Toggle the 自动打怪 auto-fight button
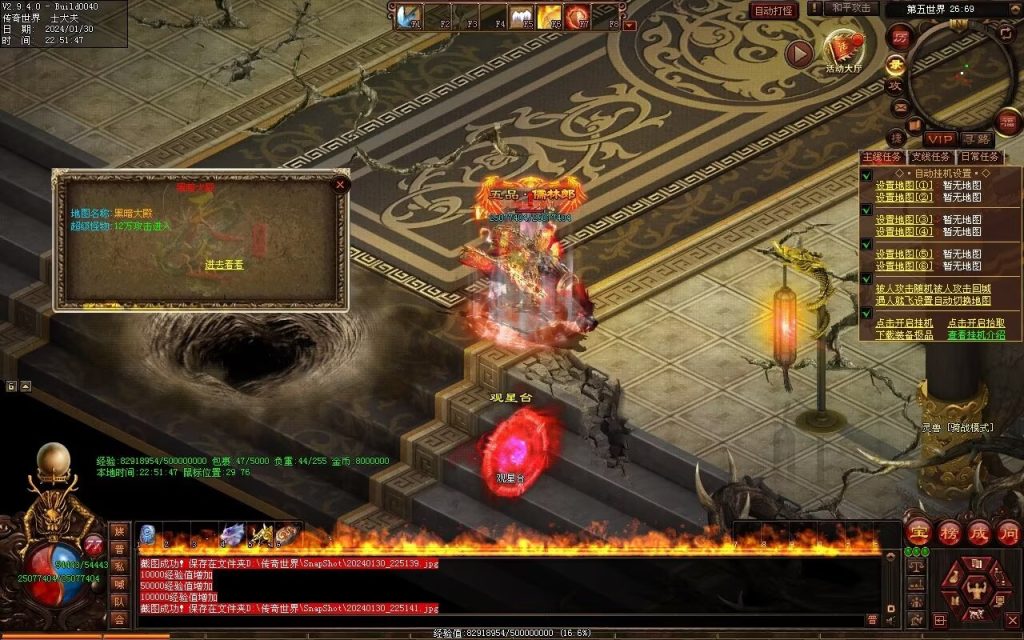 click(x=774, y=11)
